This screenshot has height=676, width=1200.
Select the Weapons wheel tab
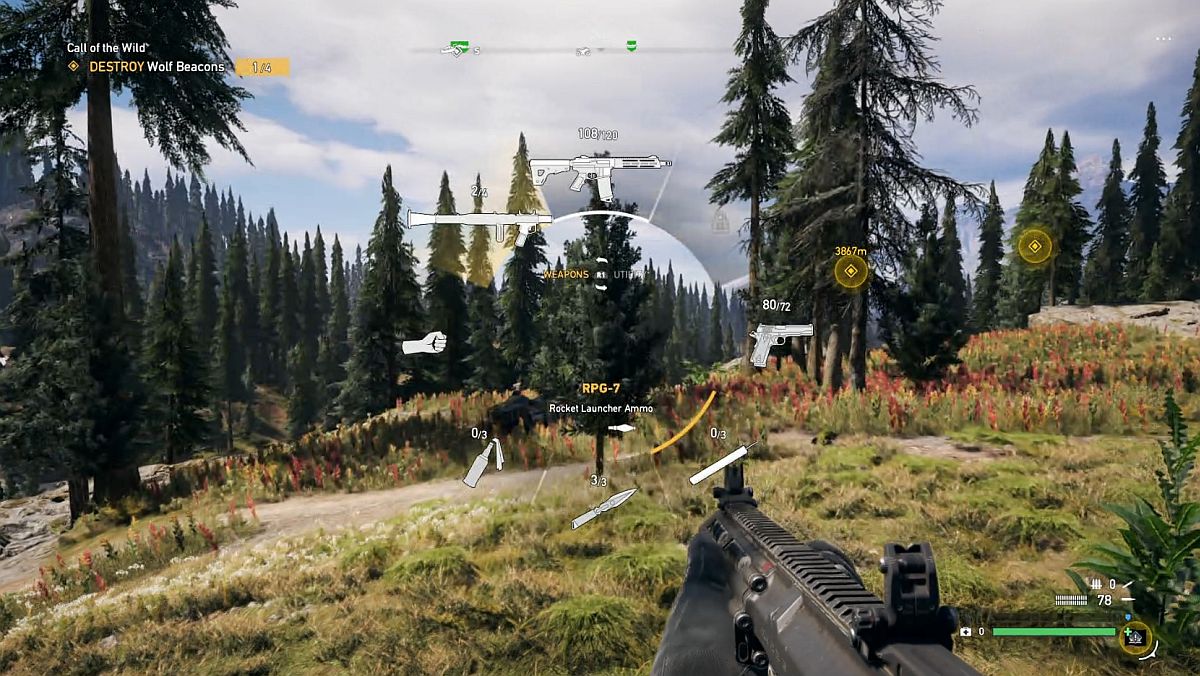[x=566, y=274]
